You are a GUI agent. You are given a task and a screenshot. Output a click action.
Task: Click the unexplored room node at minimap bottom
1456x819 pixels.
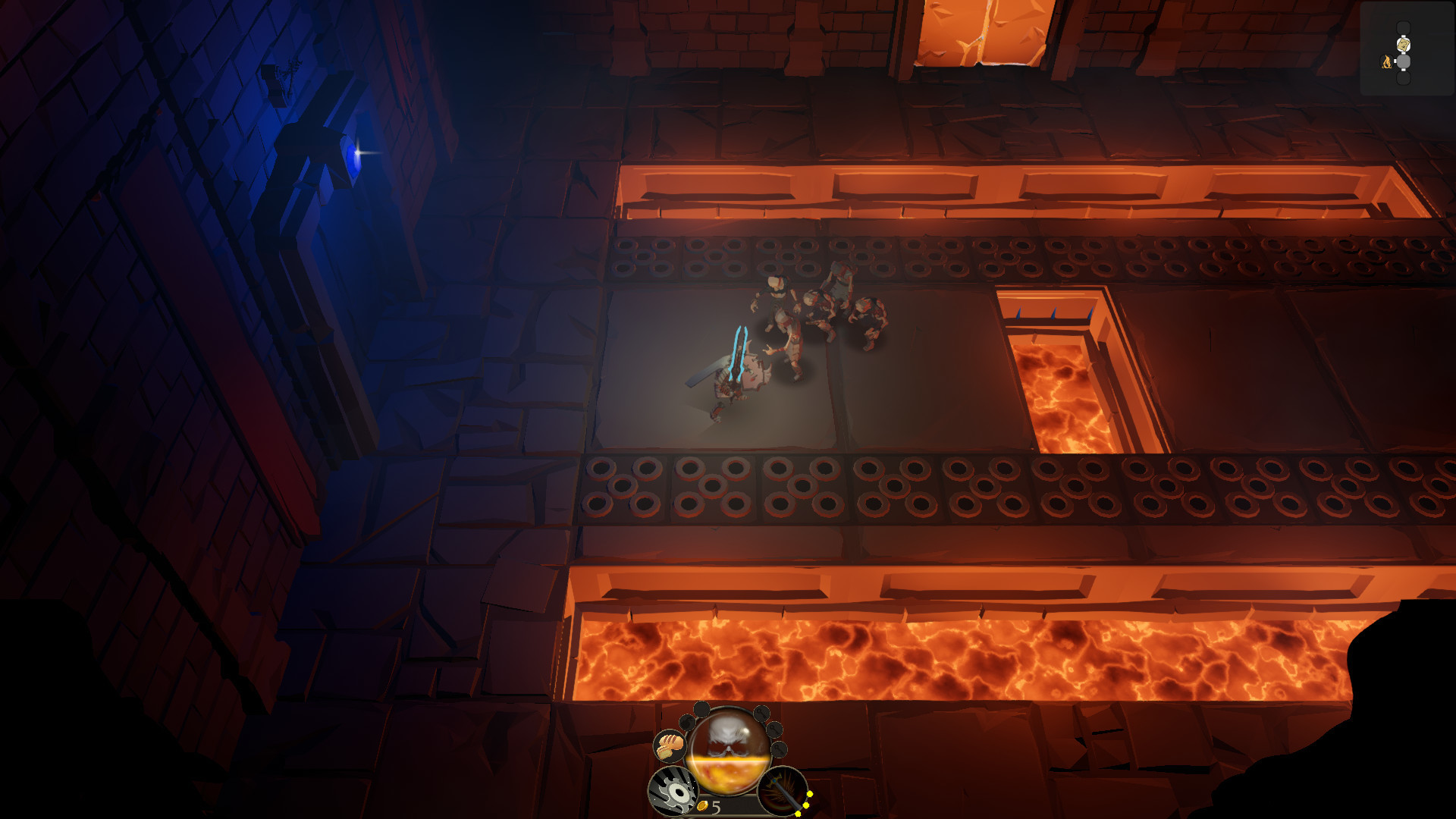pos(1403,77)
